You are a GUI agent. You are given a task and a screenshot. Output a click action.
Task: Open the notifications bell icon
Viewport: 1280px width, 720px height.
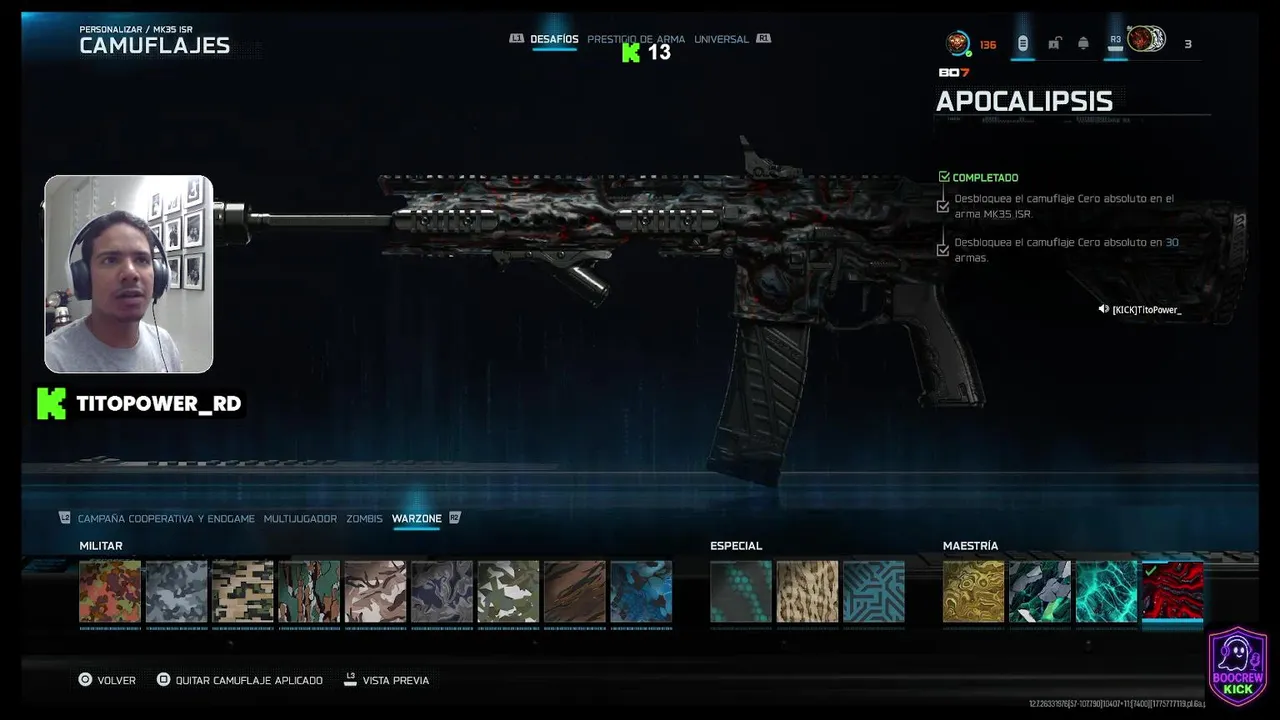1083,43
